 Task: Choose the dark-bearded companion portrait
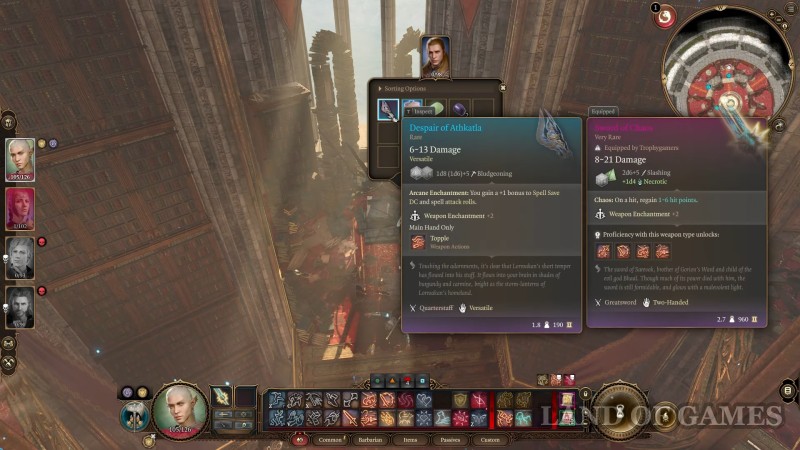coord(20,306)
